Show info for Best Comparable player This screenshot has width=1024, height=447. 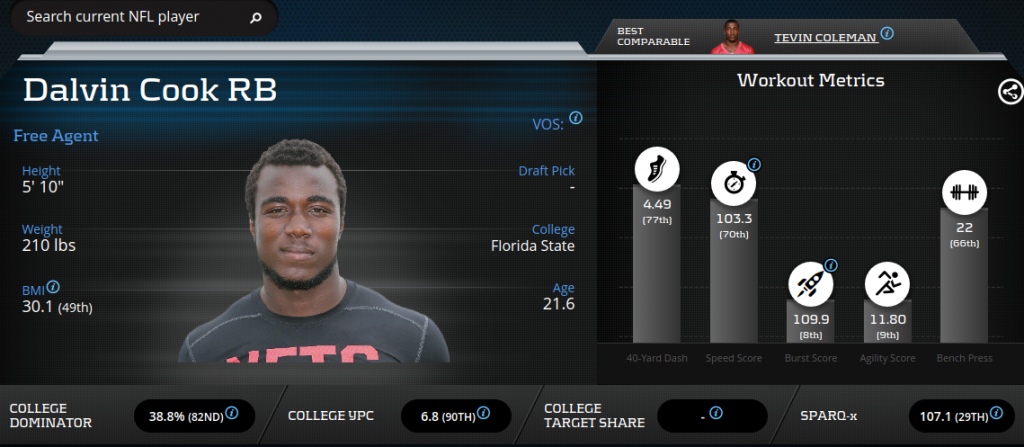click(887, 33)
